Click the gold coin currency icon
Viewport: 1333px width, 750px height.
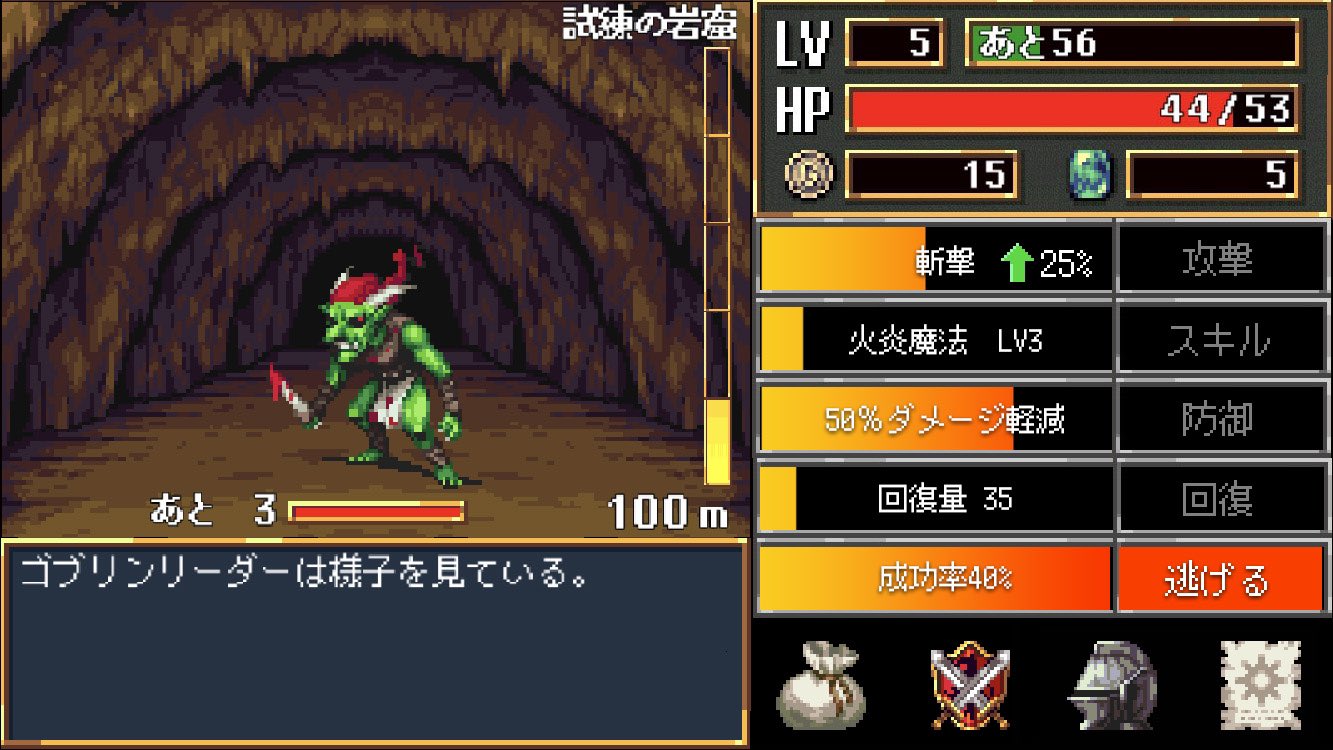coord(806,175)
